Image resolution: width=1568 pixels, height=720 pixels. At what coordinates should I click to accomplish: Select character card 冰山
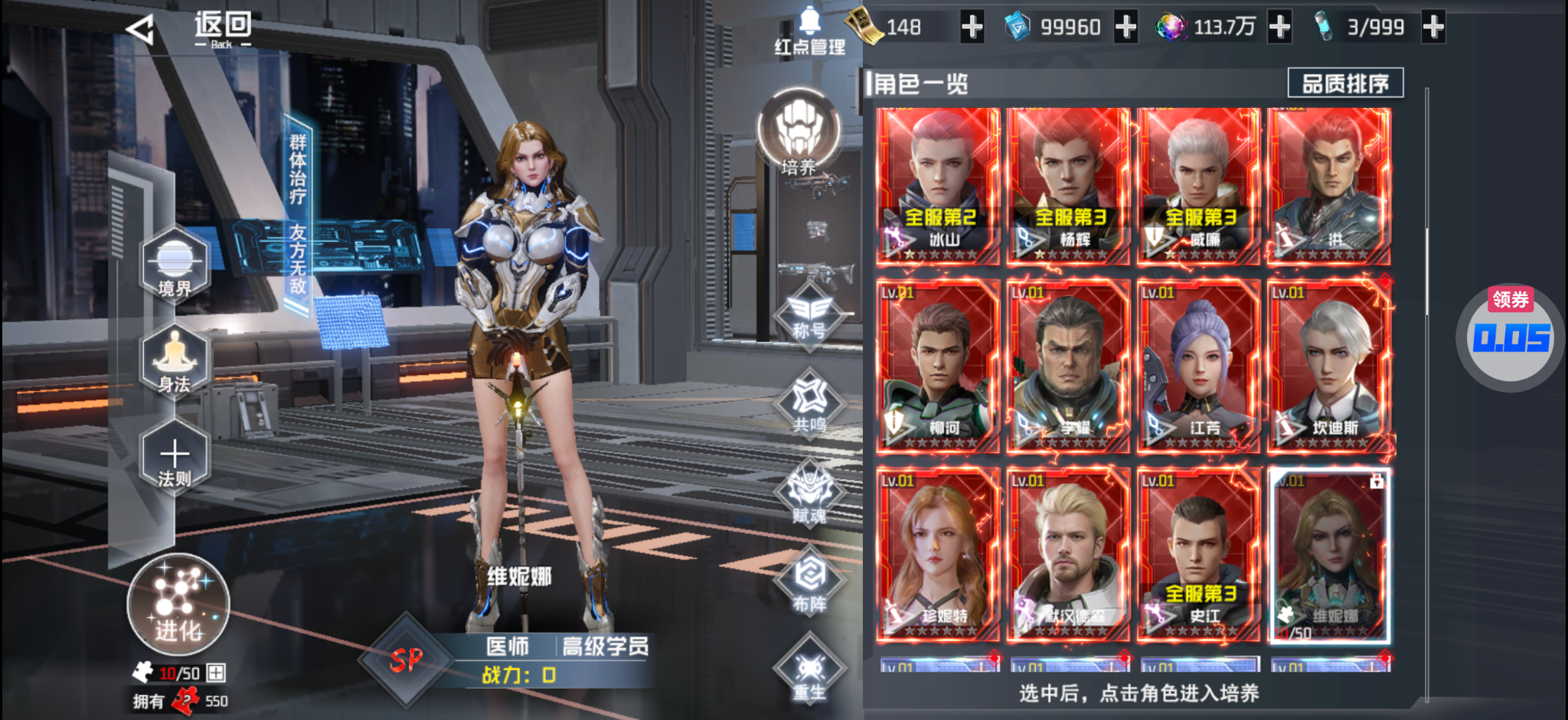(x=938, y=186)
